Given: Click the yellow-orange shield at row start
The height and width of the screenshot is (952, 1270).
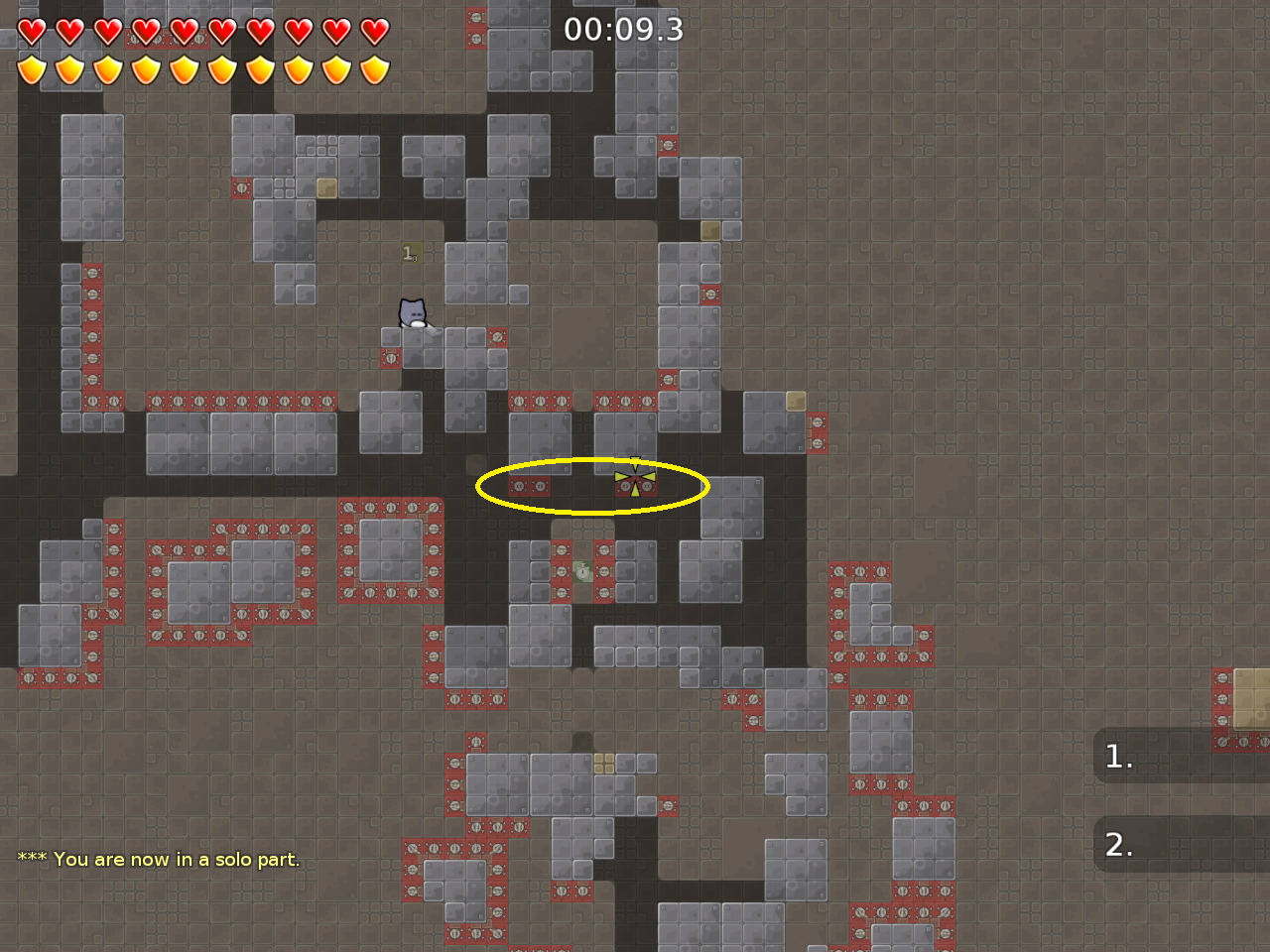Looking at the screenshot, I should pyautogui.click(x=30, y=69).
